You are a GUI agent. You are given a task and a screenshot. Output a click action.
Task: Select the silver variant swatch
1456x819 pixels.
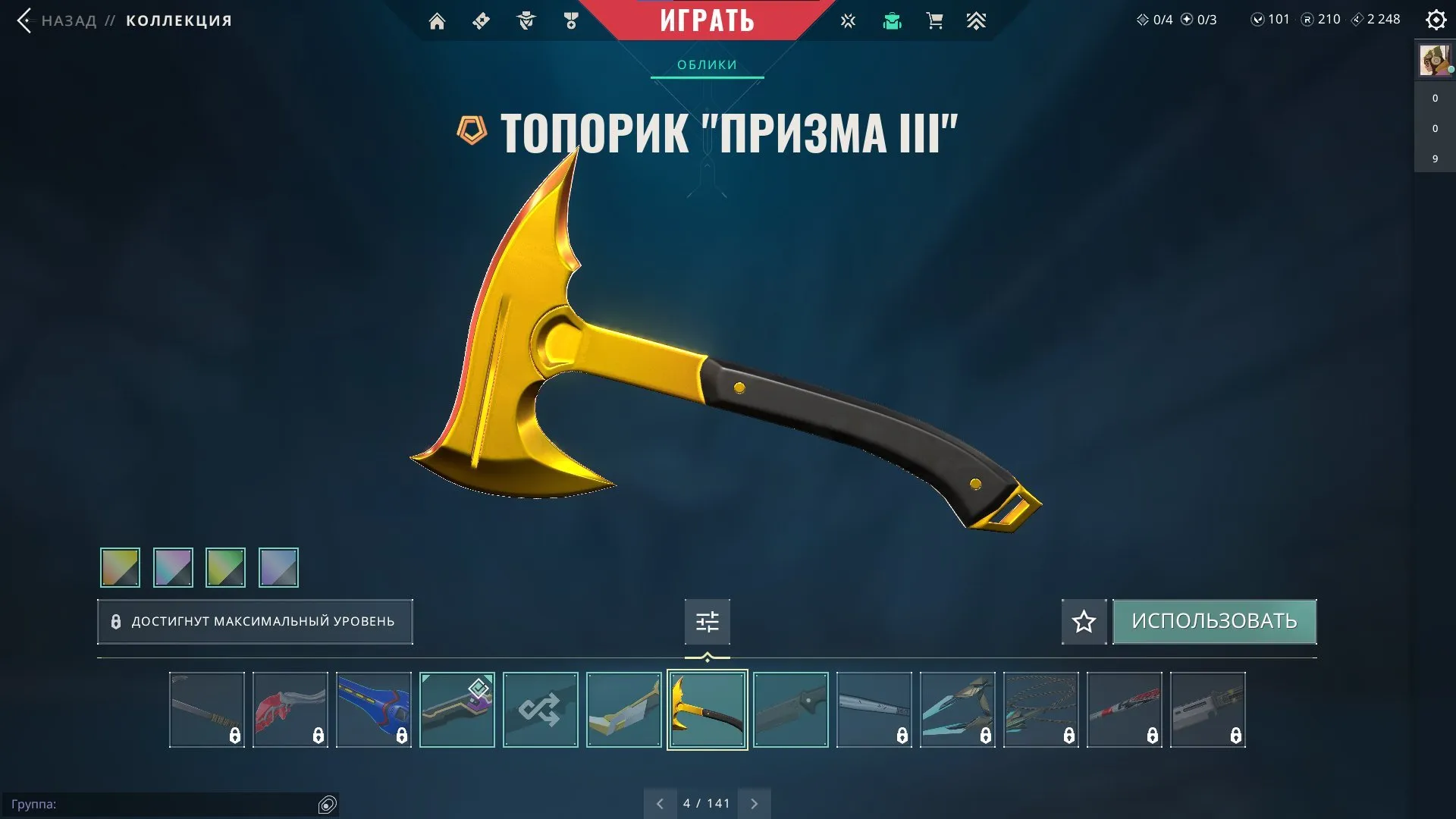[279, 567]
